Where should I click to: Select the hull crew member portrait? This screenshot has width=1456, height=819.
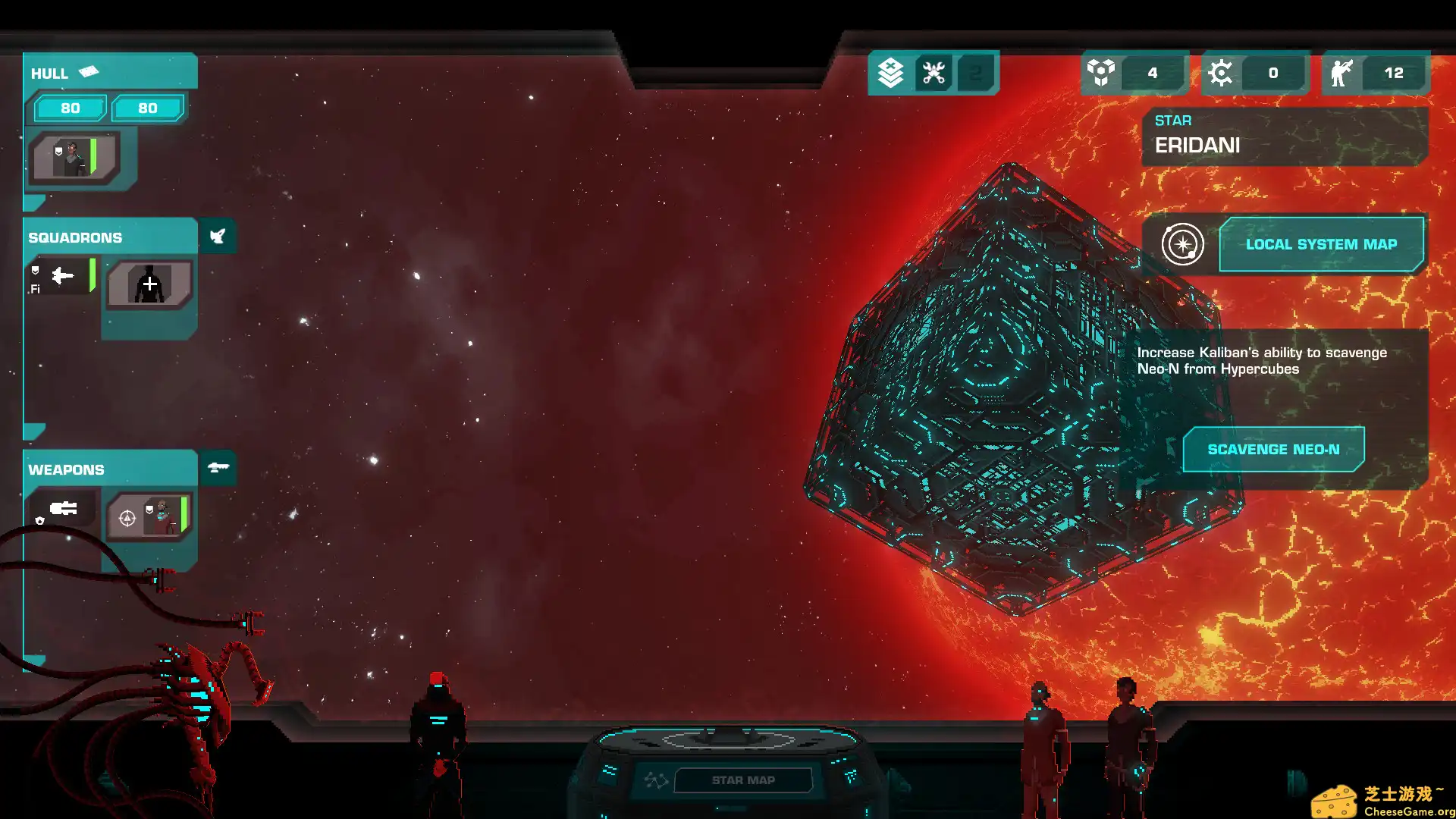click(74, 158)
